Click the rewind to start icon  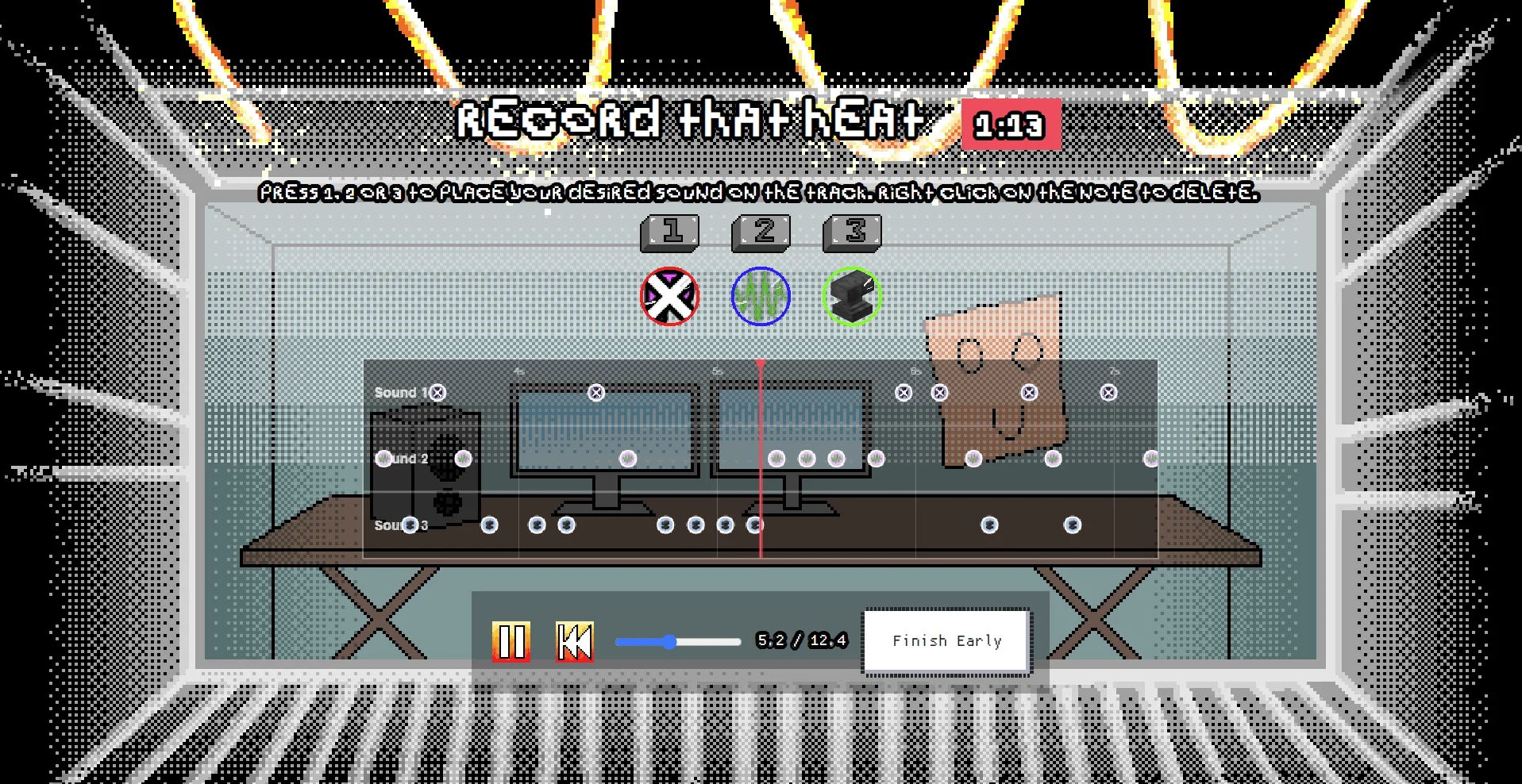coord(574,640)
